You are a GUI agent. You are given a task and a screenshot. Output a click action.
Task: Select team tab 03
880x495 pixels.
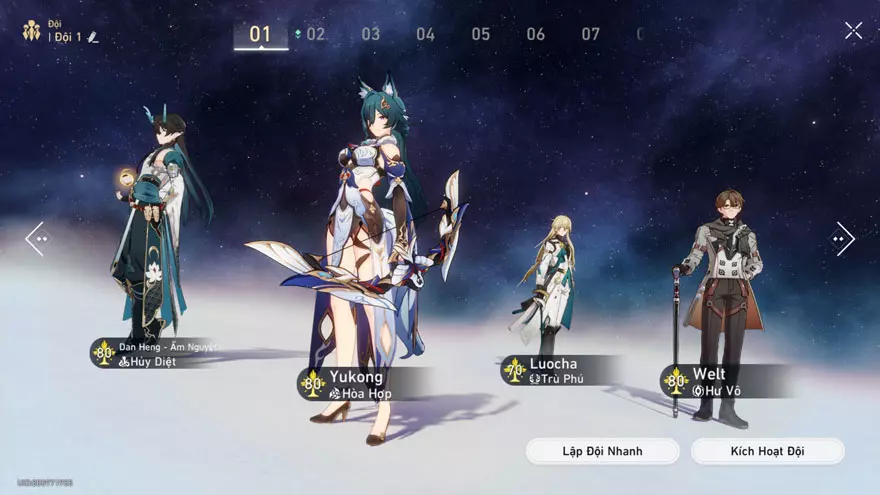tap(371, 34)
